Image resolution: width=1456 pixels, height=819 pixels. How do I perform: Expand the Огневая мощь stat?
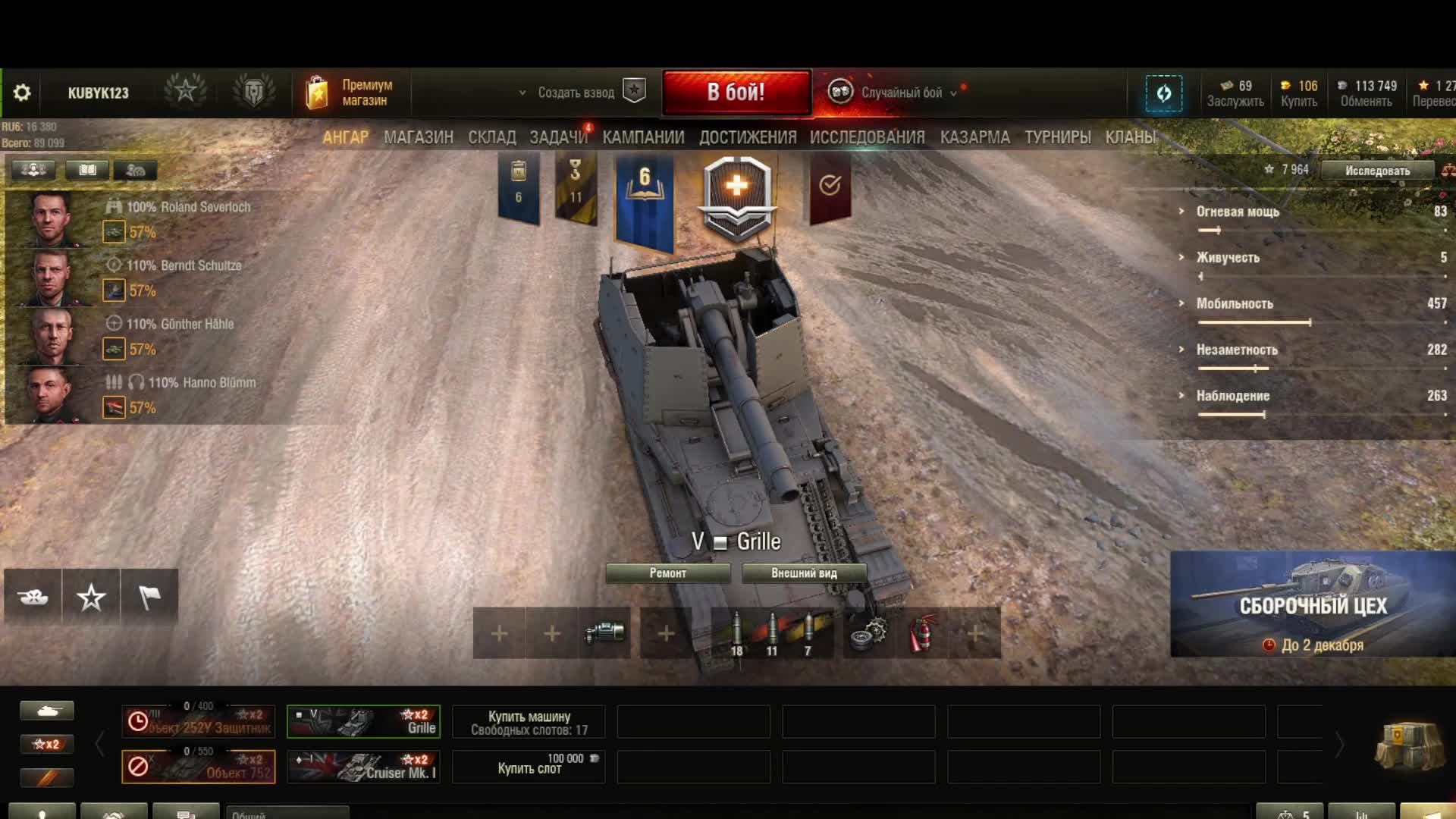[1238, 212]
